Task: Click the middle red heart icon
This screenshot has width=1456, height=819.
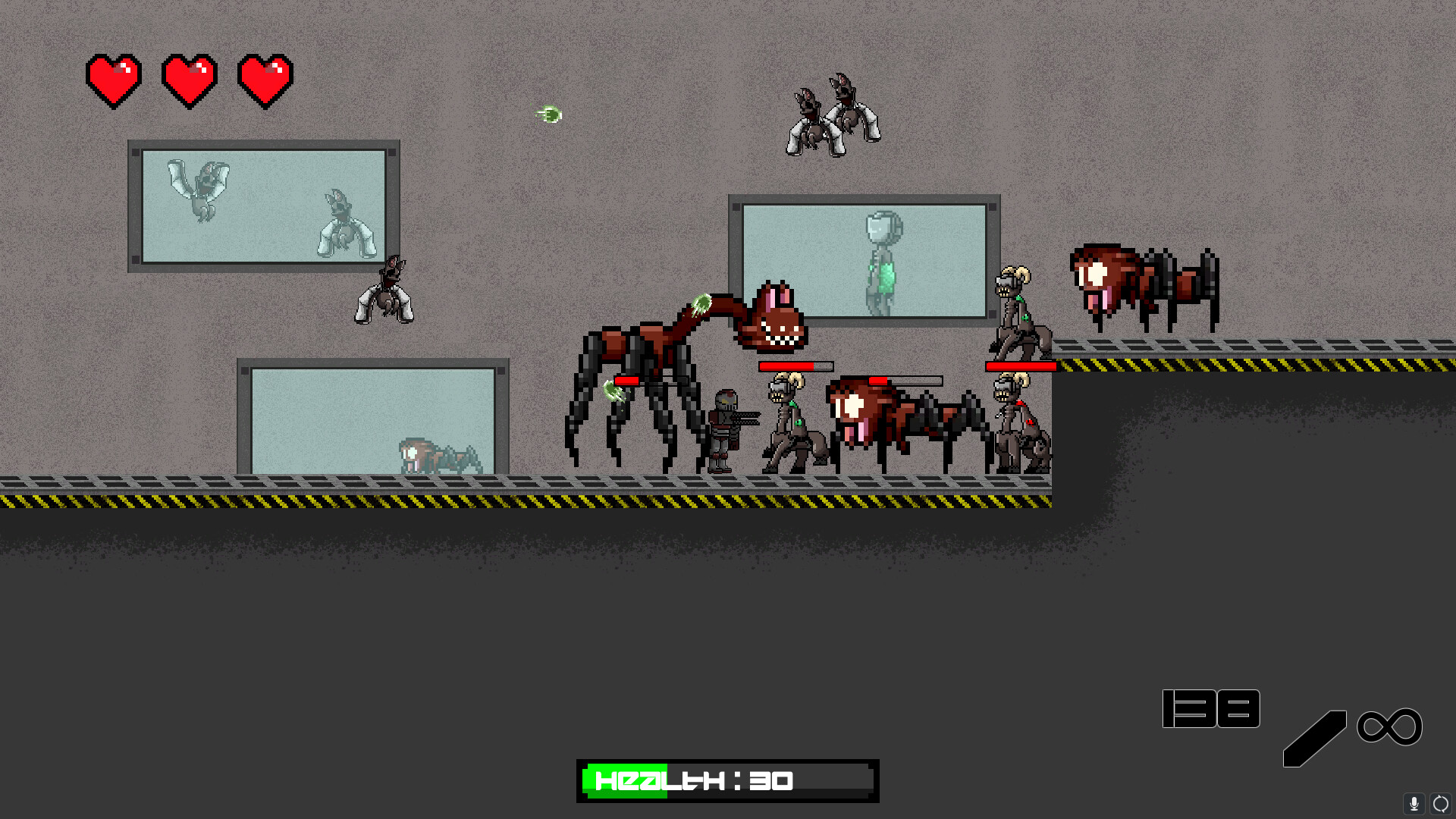Action: click(x=190, y=80)
